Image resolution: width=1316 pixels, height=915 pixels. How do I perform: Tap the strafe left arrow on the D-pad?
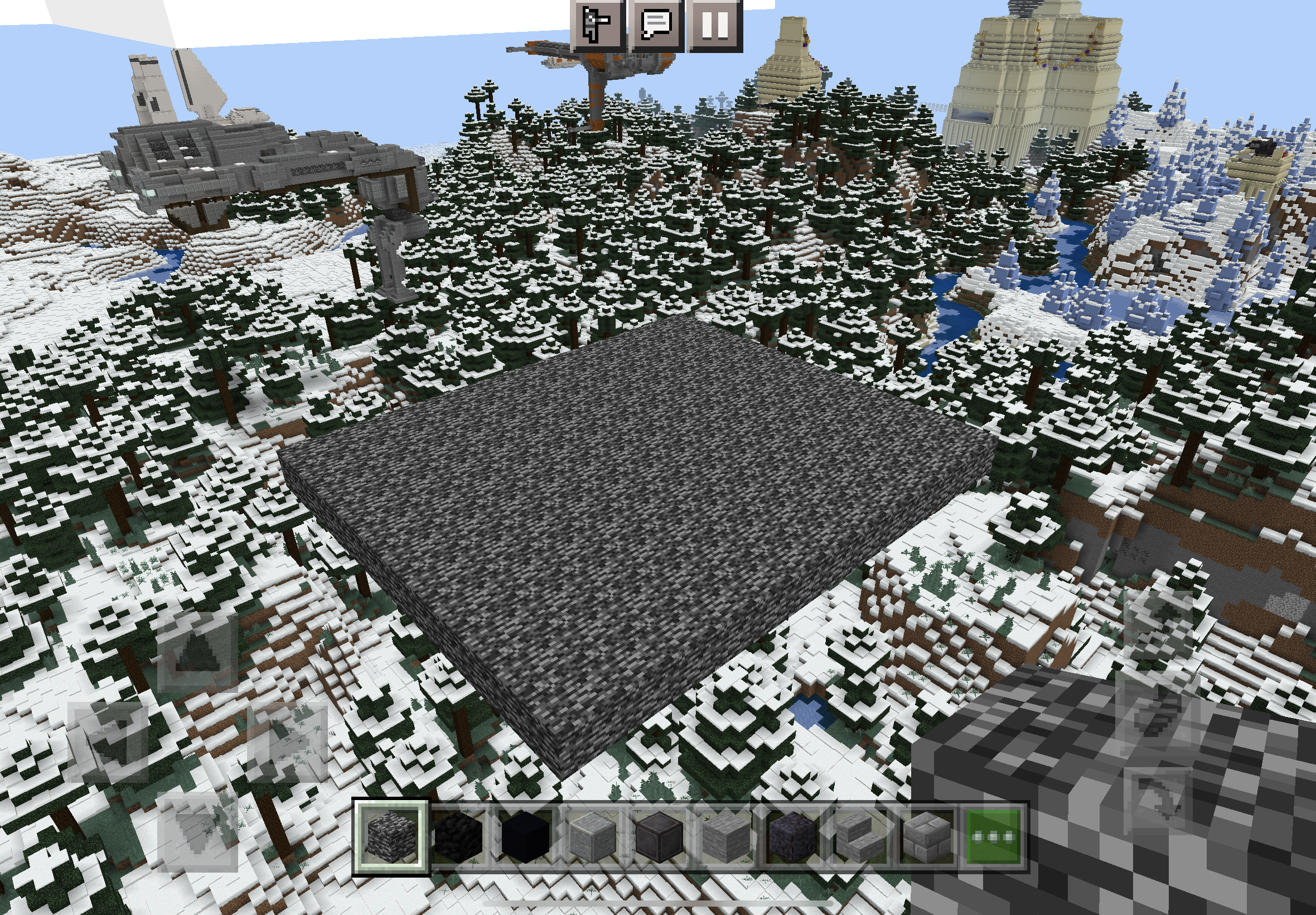pos(109,742)
